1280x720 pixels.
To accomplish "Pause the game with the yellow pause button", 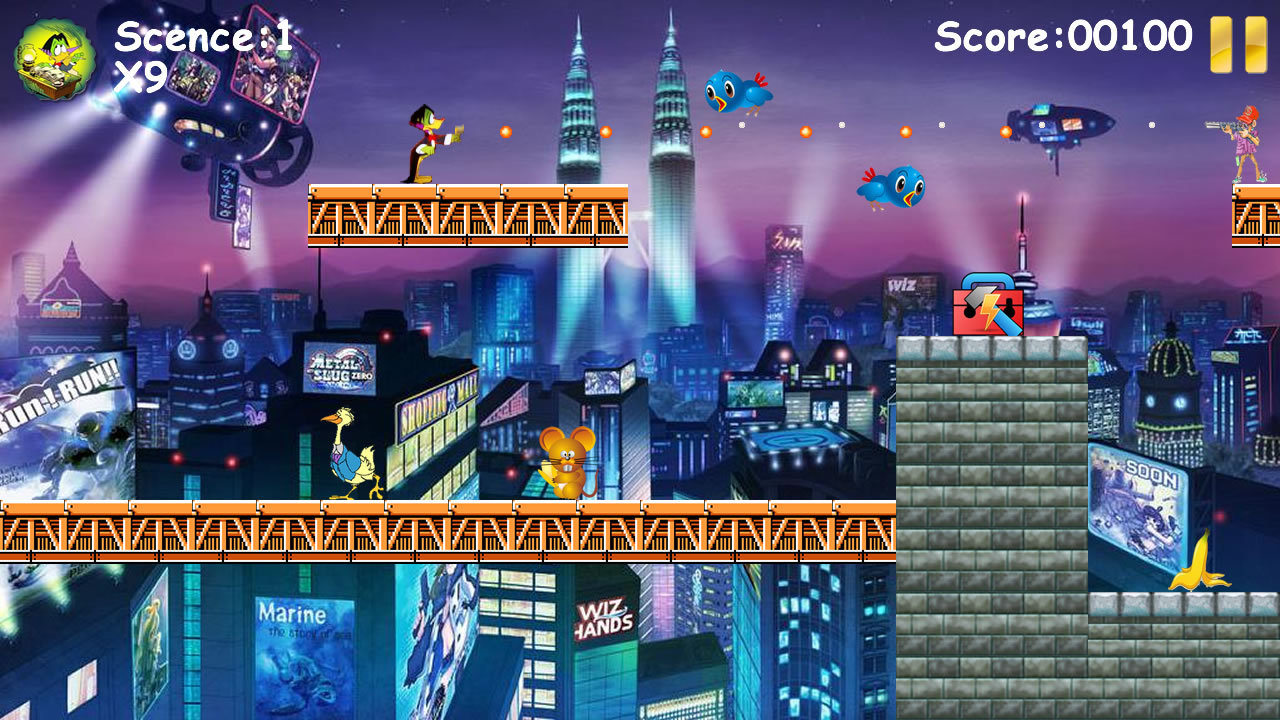I will tap(1238, 45).
